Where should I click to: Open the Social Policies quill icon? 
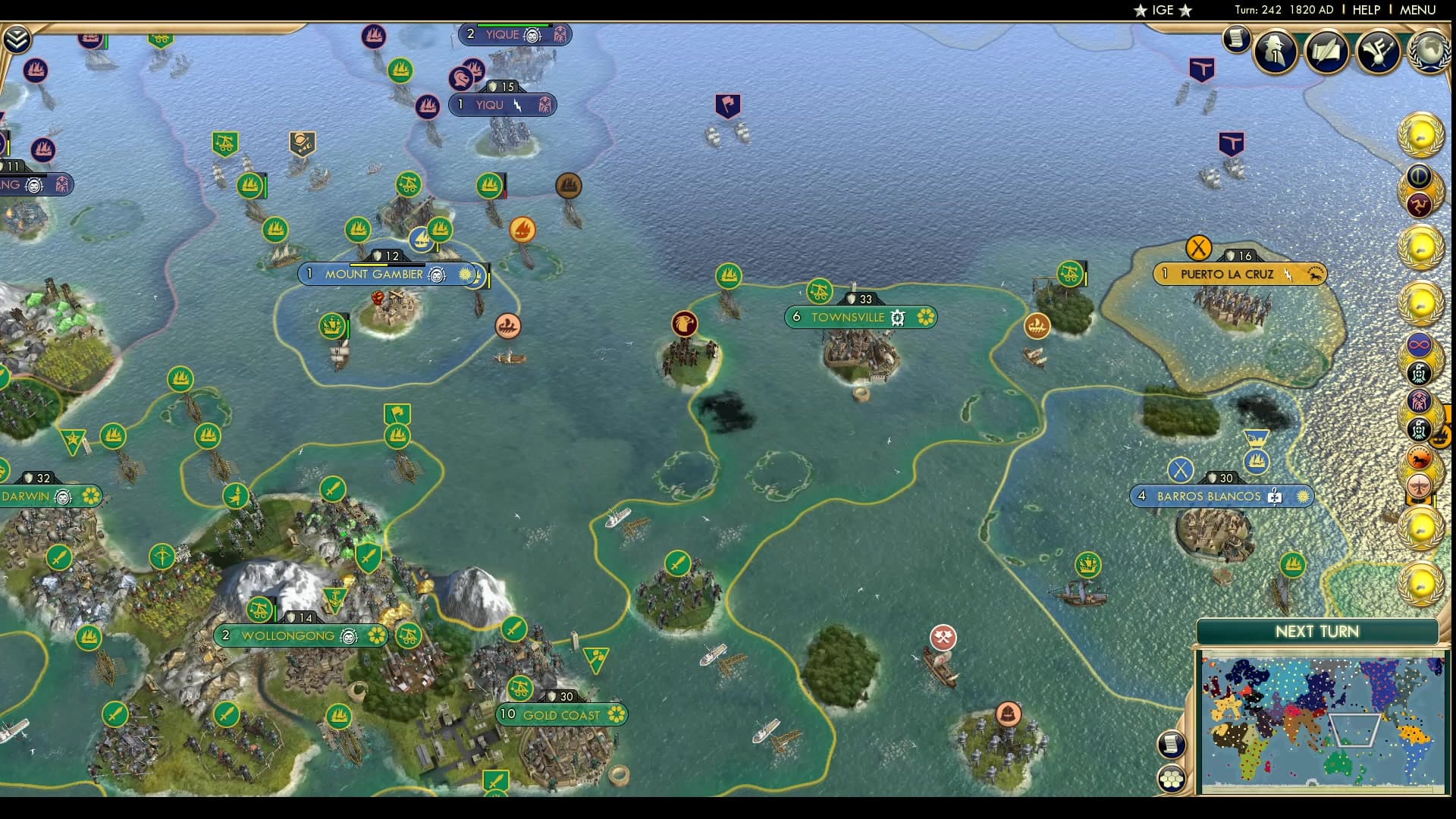point(1326,52)
